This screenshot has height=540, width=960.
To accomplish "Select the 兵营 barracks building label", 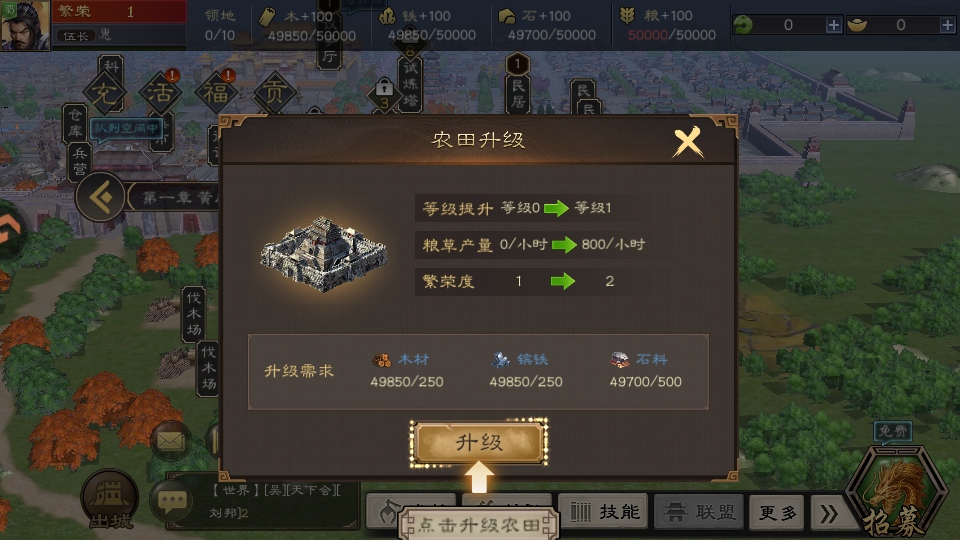I will pos(81,161).
